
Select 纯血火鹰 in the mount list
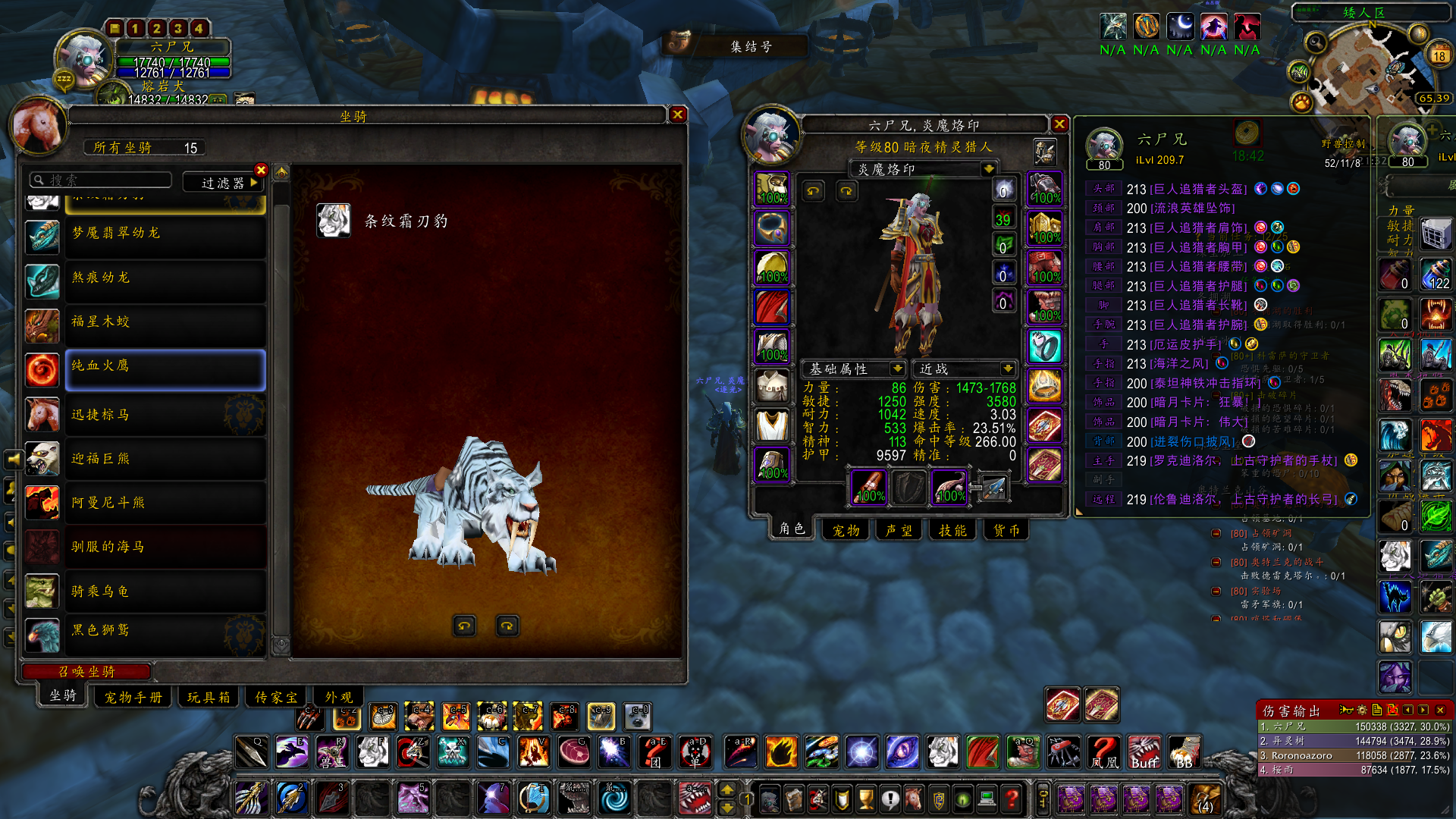click(165, 370)
